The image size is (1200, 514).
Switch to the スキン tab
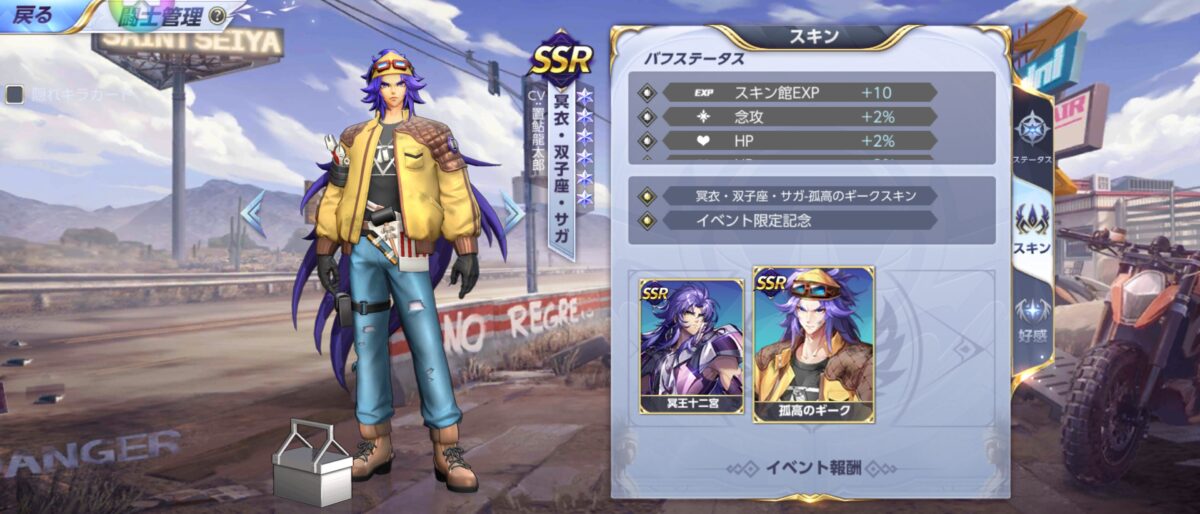pos(1031,228)
